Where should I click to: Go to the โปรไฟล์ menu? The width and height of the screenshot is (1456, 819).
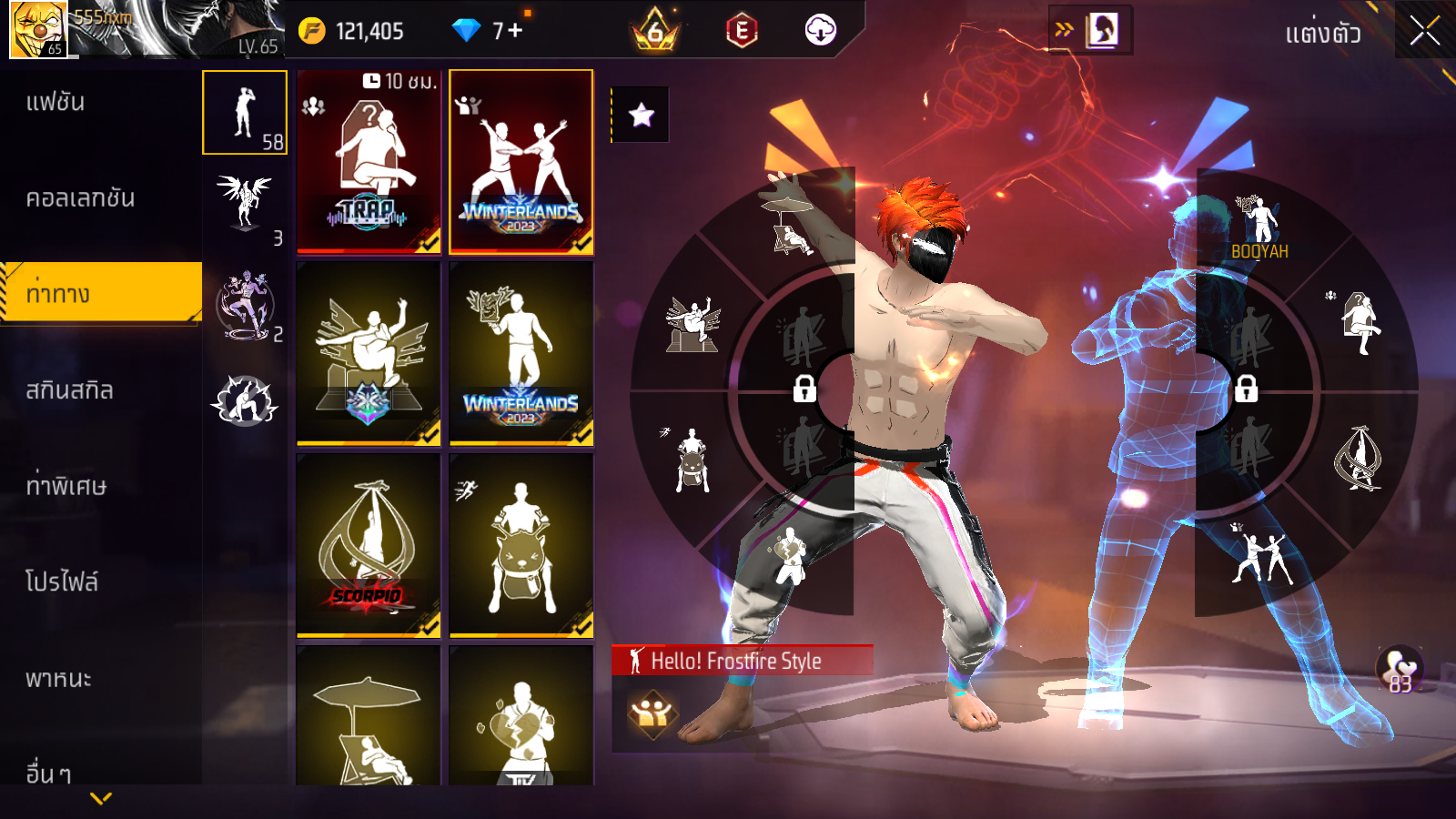pyautogui.click(x=62, y=582)
